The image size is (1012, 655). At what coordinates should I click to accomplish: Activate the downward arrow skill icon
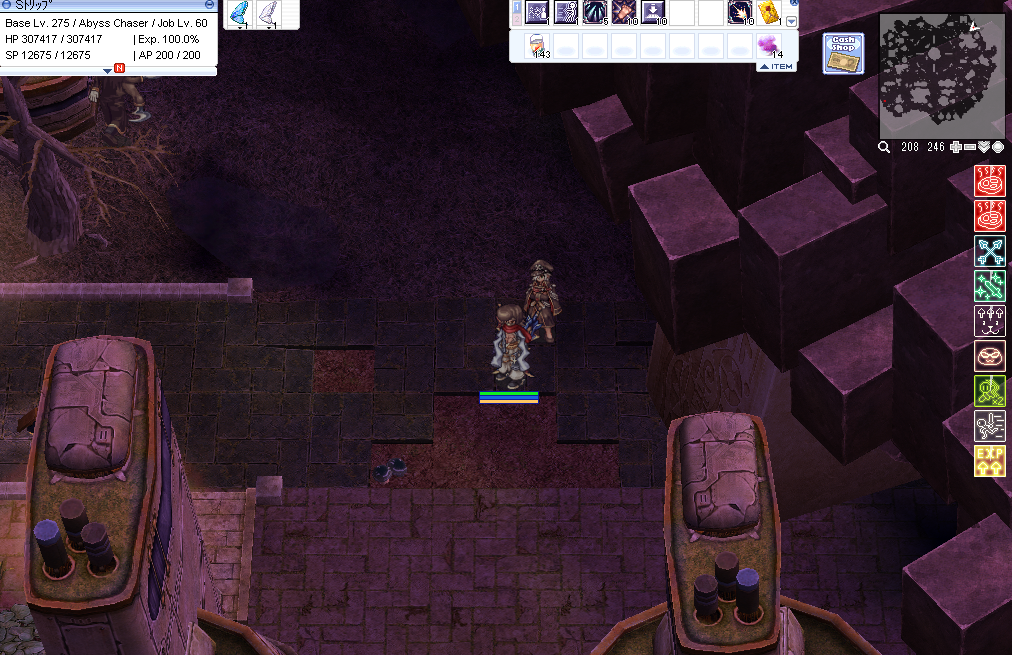[654, 13]
